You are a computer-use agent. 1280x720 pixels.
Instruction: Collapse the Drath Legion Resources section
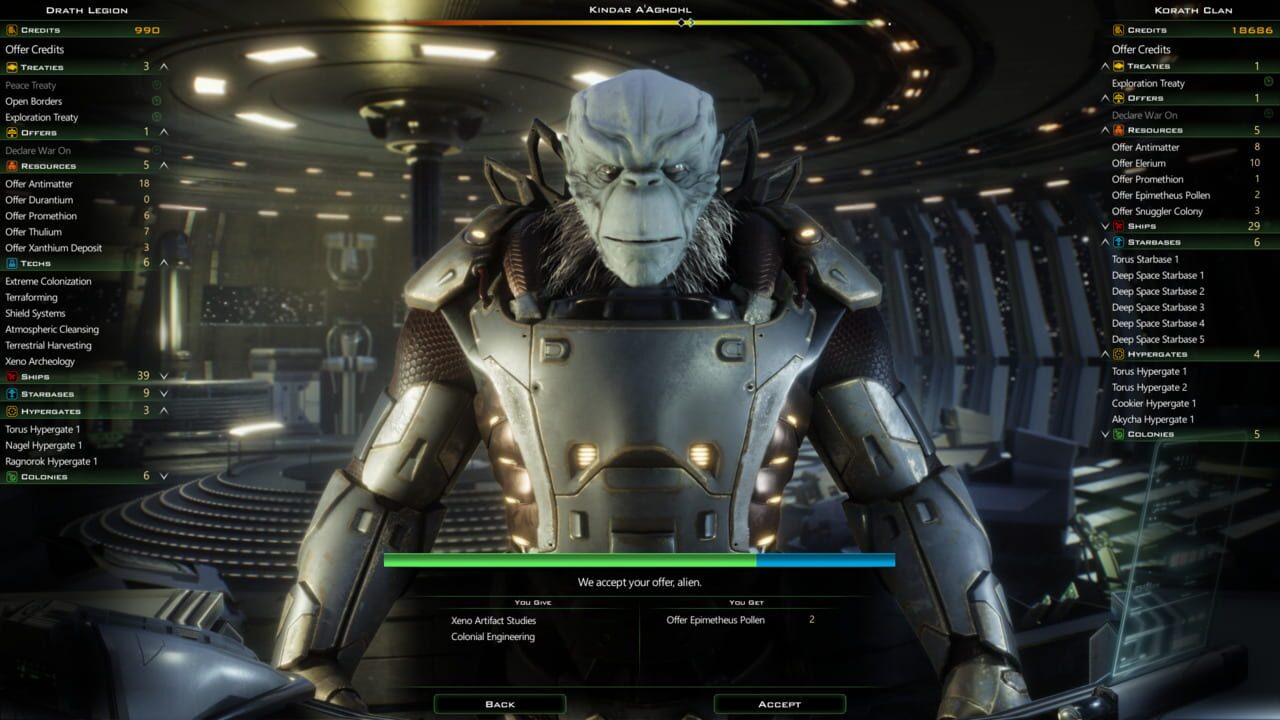[166, 166]
